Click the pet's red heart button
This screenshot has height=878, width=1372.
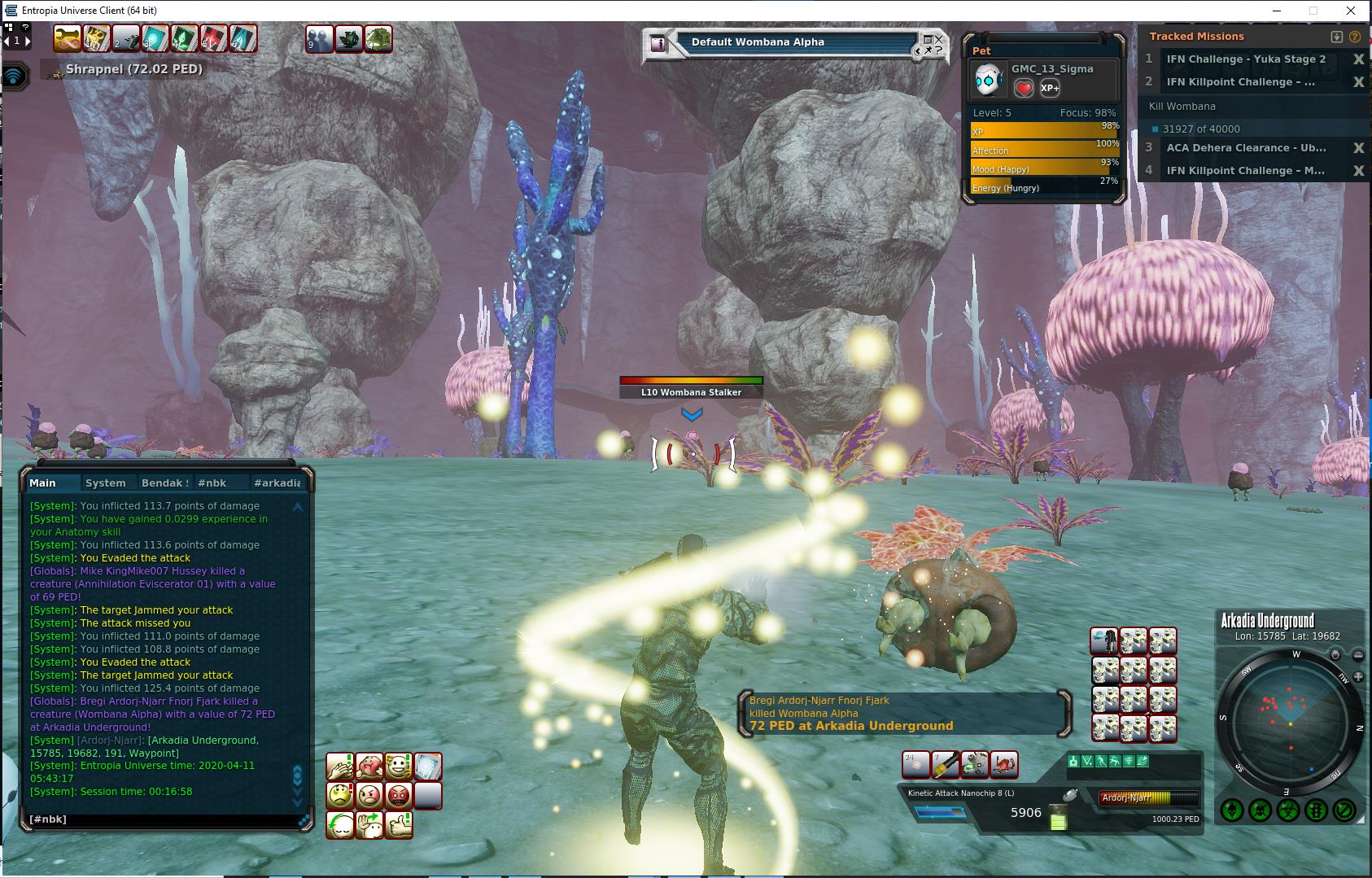point(1024,88)
